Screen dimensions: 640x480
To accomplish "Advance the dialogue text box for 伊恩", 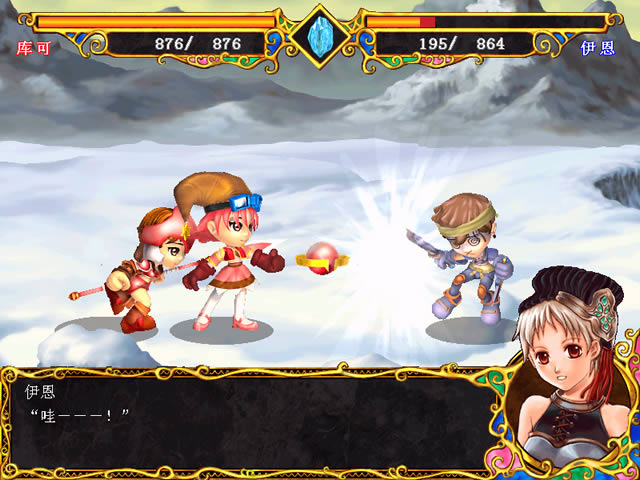I will coord(250,420).
